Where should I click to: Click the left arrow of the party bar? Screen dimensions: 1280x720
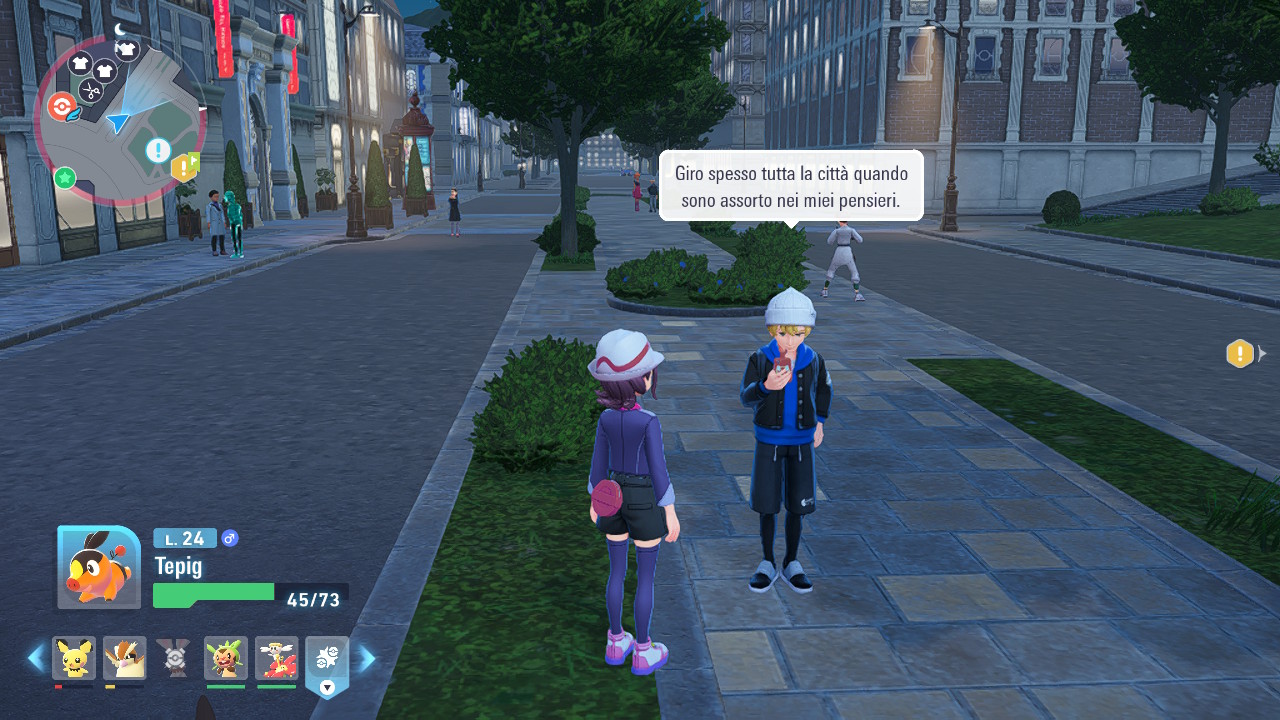tap(36, 658)
